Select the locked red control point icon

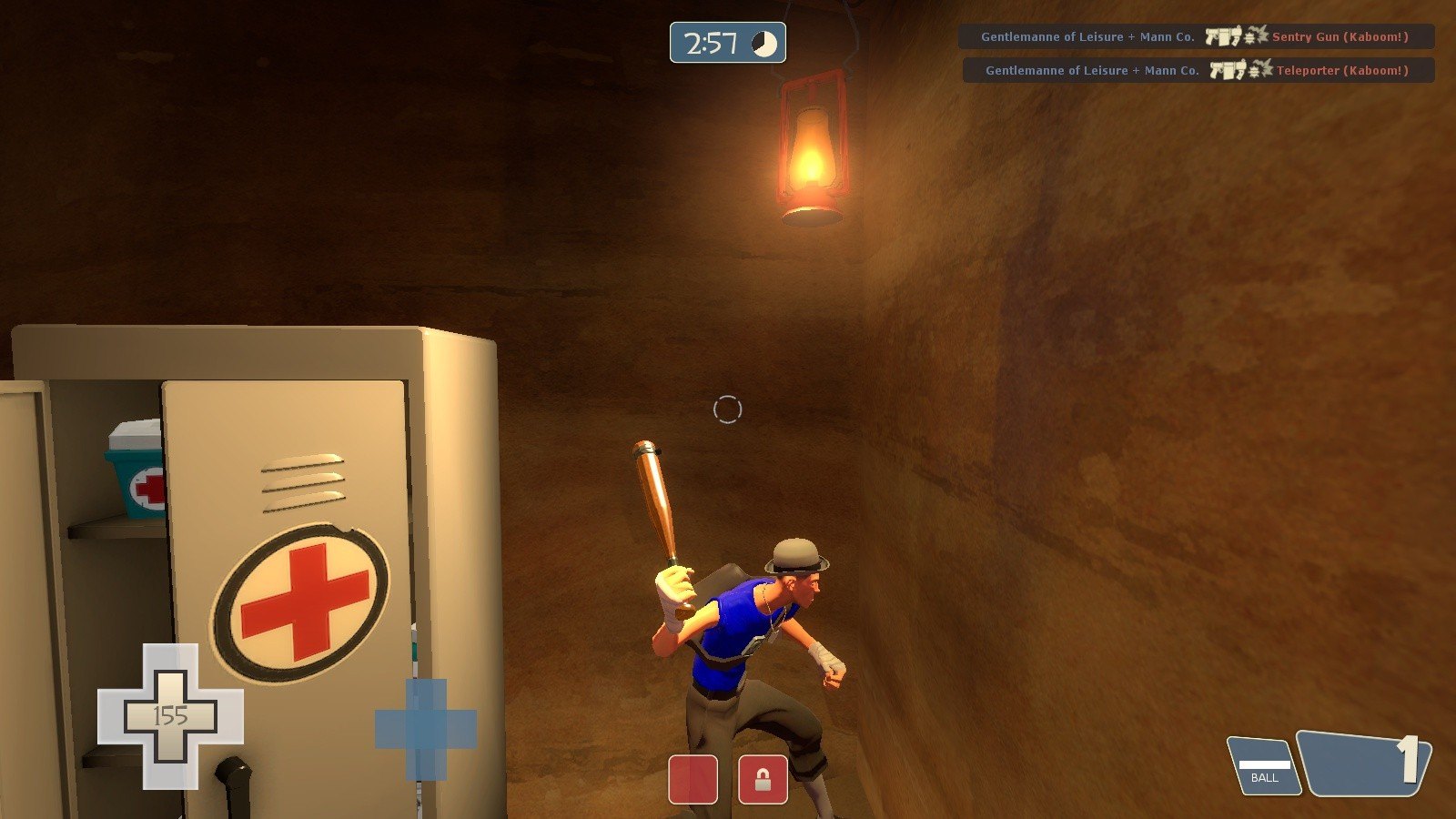[763, 779]
